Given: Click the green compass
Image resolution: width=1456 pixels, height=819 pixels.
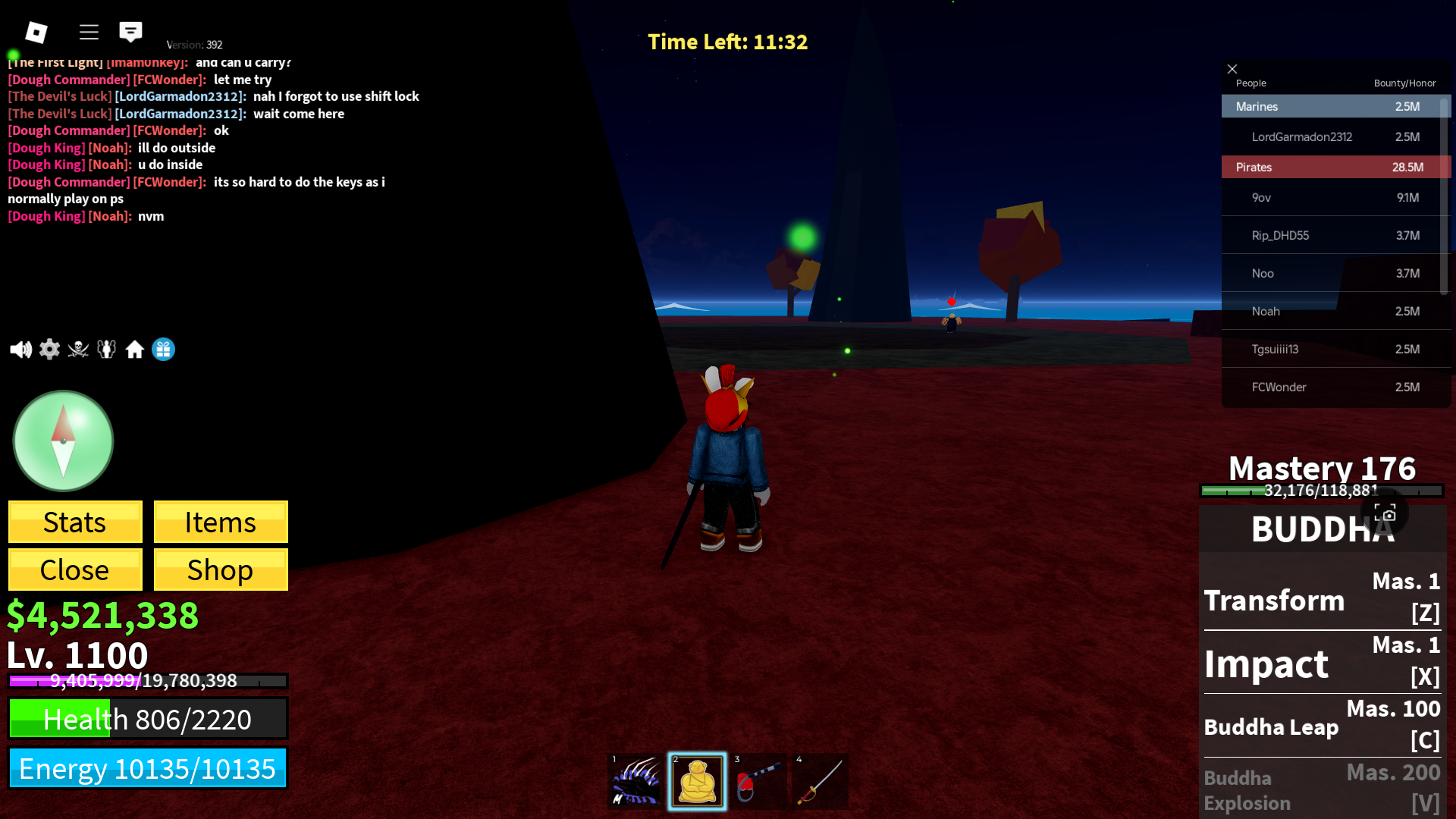Looking at the screenshot, I should 63,441.
